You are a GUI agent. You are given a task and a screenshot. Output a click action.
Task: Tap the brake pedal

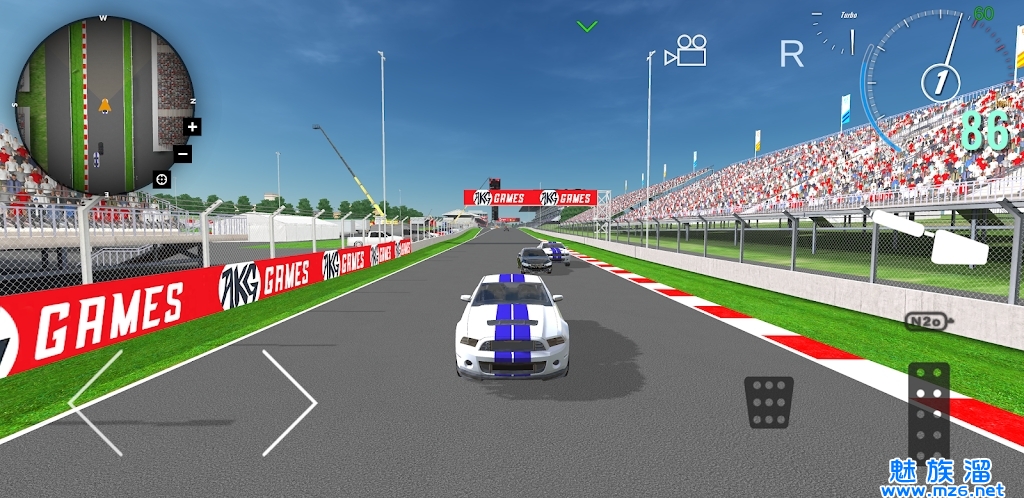tap(769, 402)
